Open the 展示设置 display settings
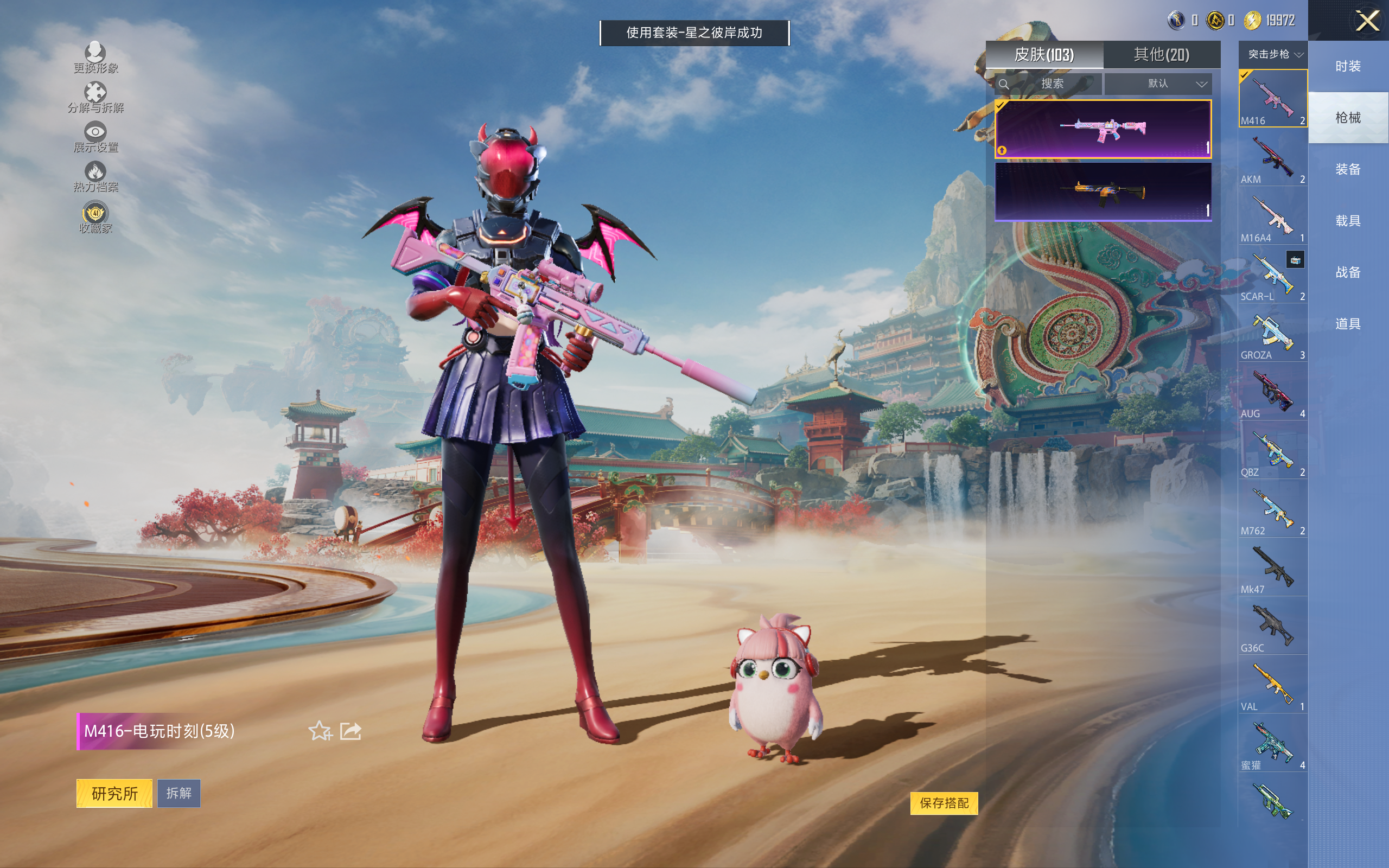The height and width of the screenshot is (868, 1389). click(x=95, y=137)
